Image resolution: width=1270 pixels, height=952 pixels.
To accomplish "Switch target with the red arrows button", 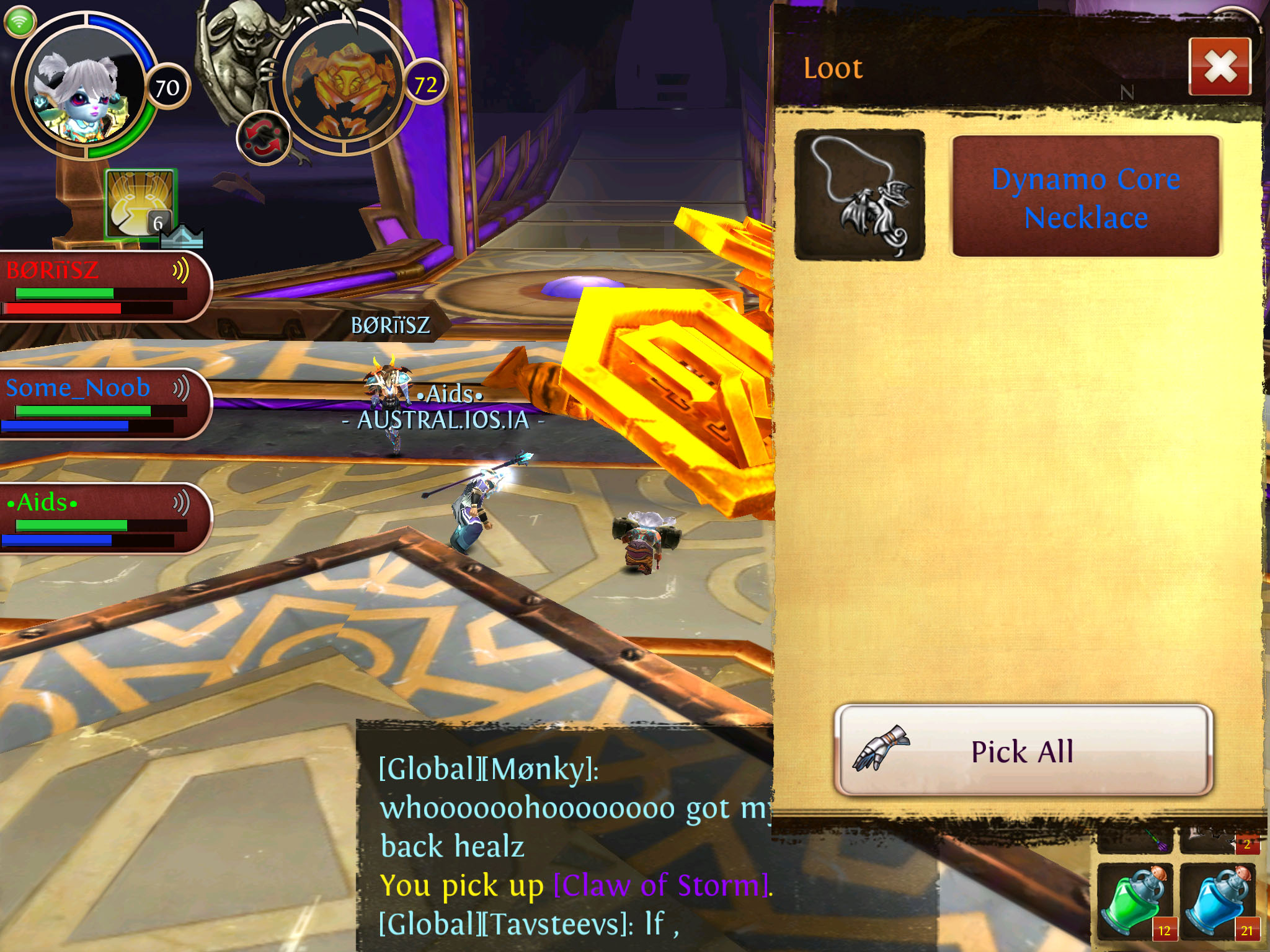I will [x=263, y=138].
